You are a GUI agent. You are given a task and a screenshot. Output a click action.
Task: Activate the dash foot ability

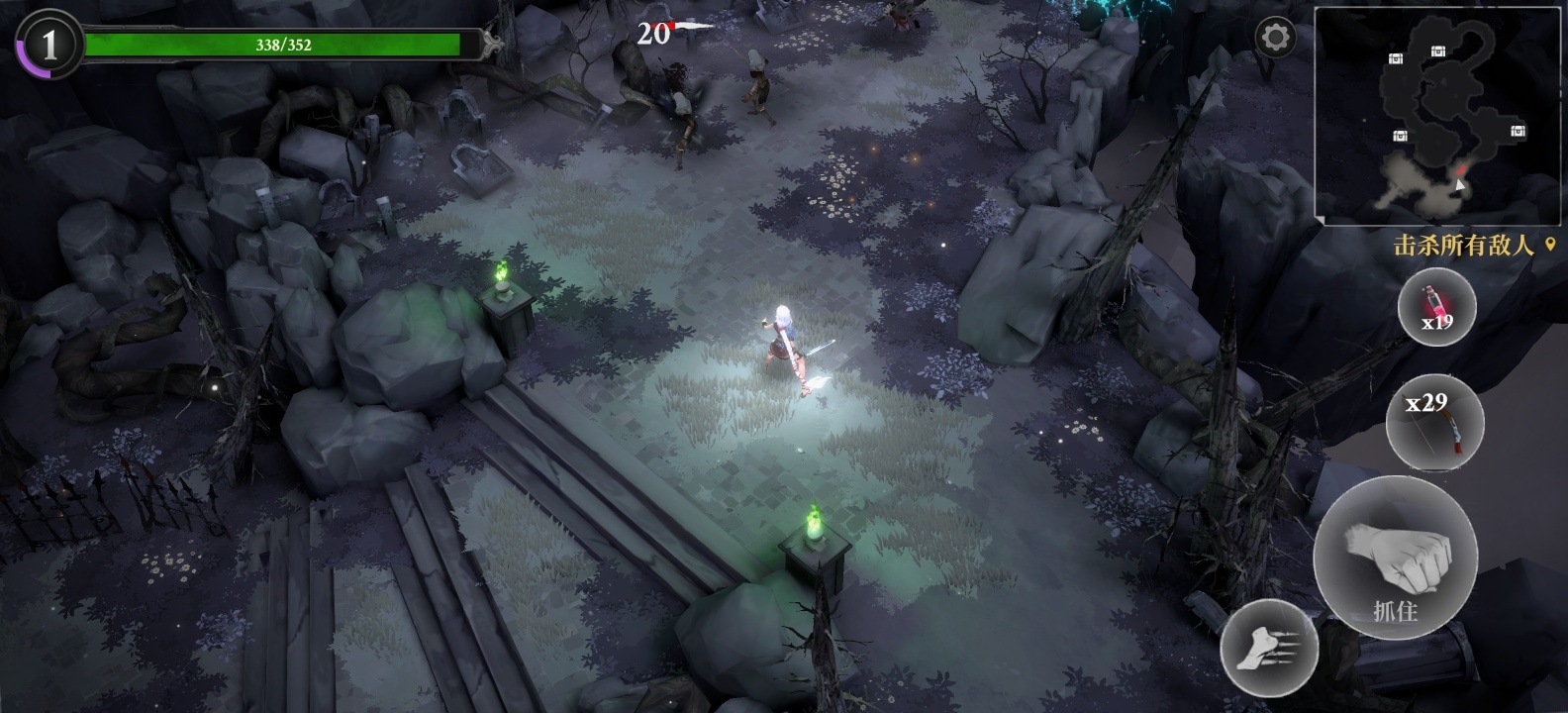(x=1270, y=648)
